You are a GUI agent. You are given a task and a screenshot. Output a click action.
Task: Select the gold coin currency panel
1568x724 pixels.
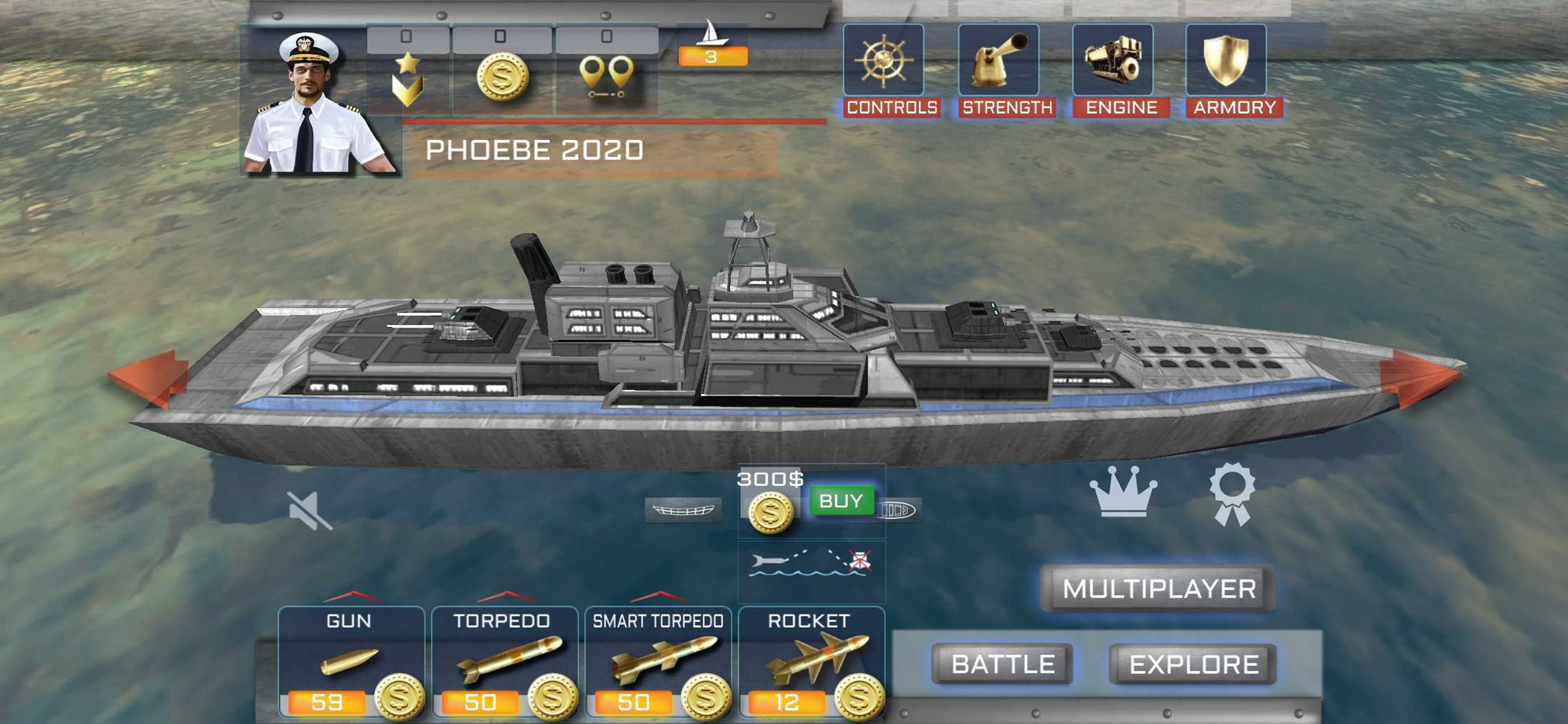point(502,76)
